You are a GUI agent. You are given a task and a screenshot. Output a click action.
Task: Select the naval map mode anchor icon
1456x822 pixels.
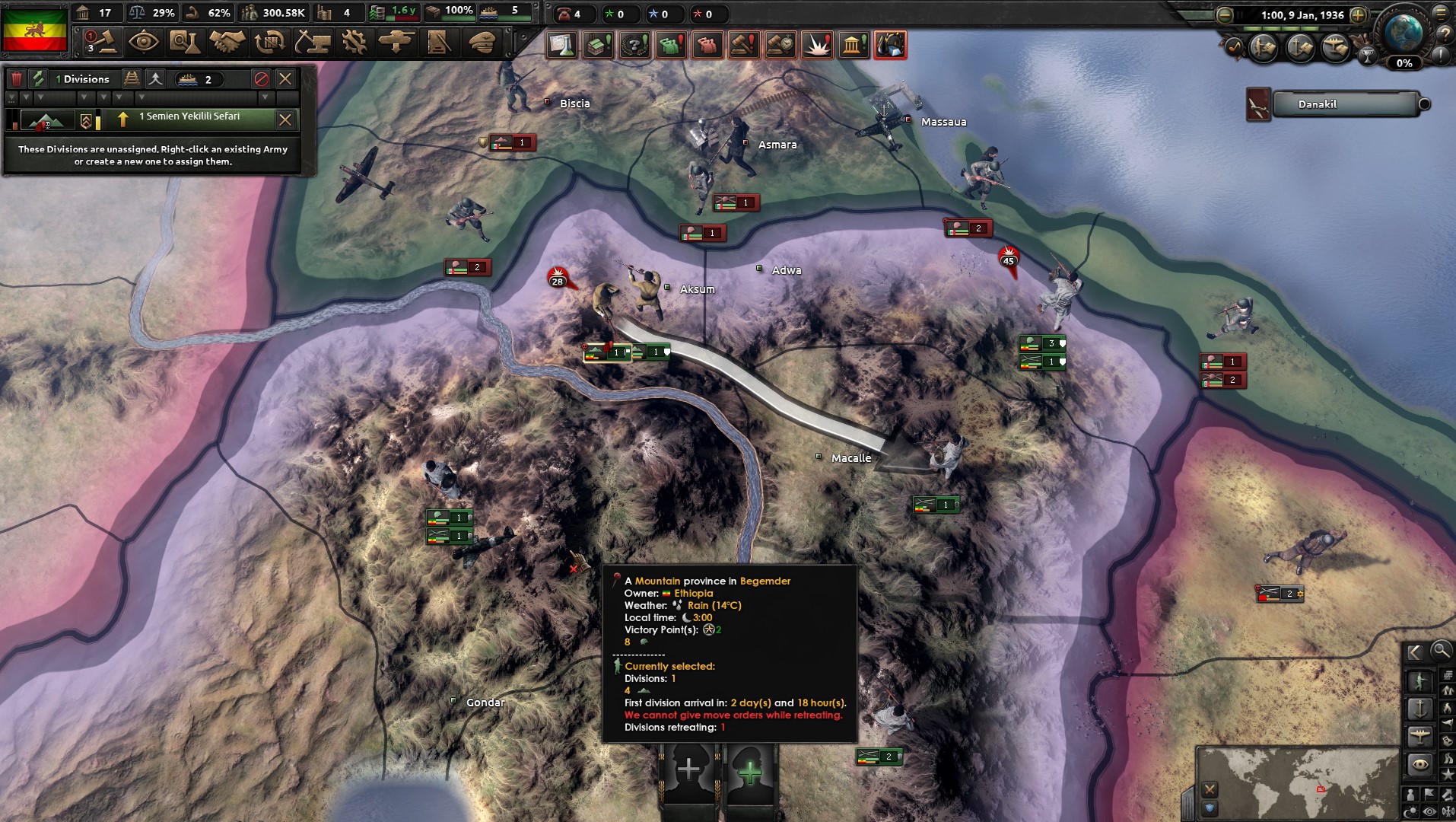coord(1420,709)
